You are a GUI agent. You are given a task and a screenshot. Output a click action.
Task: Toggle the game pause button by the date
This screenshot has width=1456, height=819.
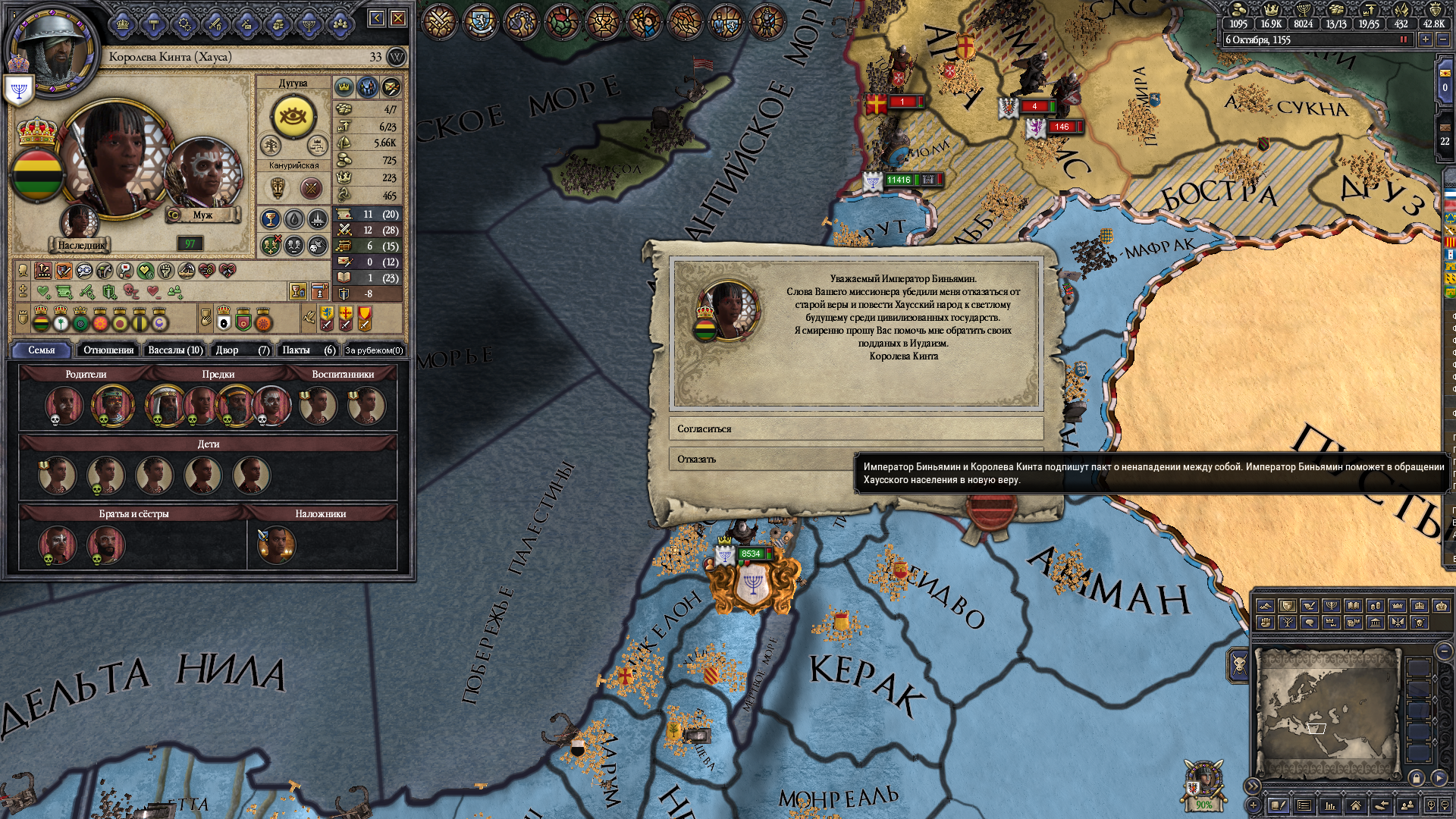(x=1404, y=40)
